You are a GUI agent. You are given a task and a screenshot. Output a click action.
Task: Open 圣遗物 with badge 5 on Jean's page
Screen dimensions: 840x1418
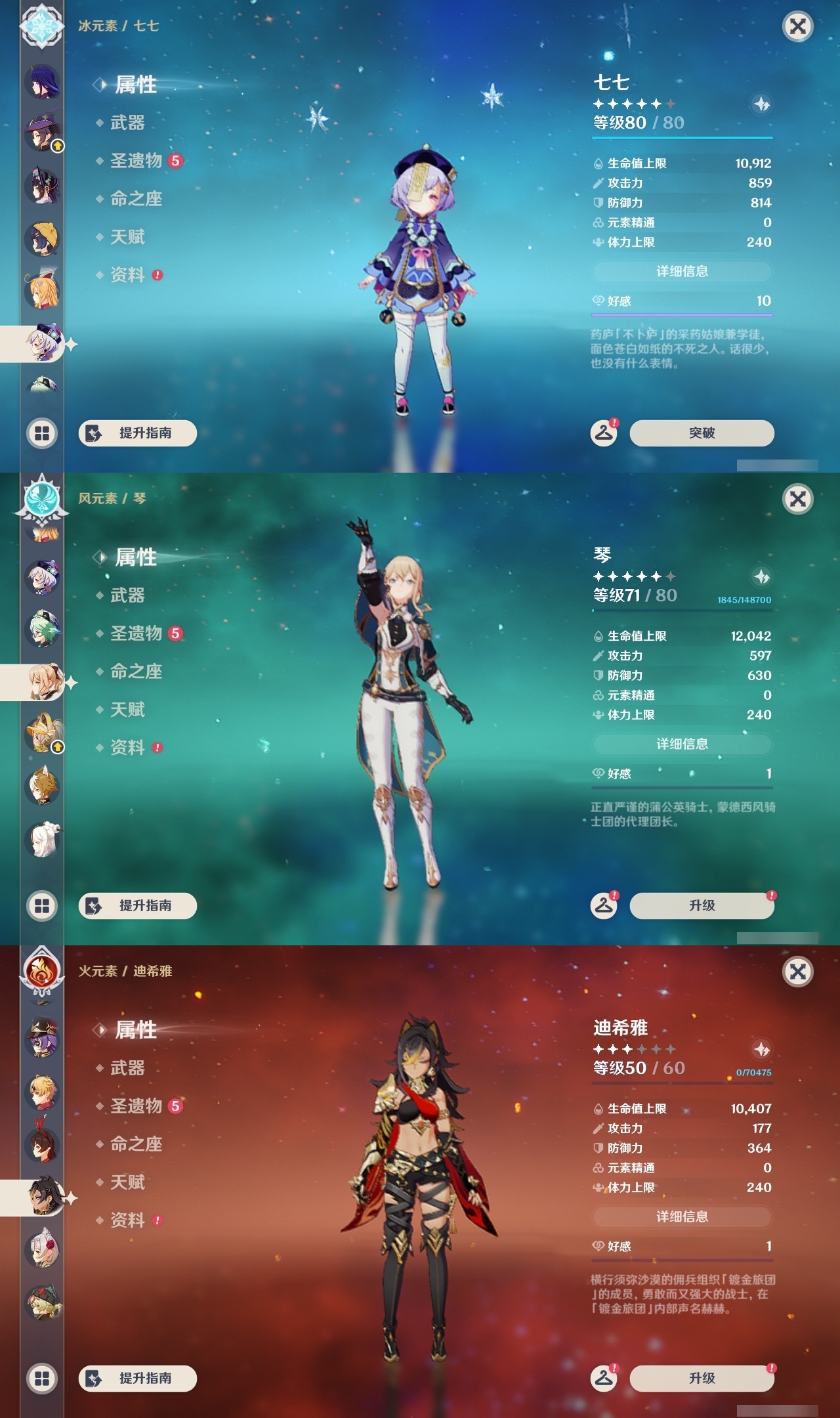point(136,634)
